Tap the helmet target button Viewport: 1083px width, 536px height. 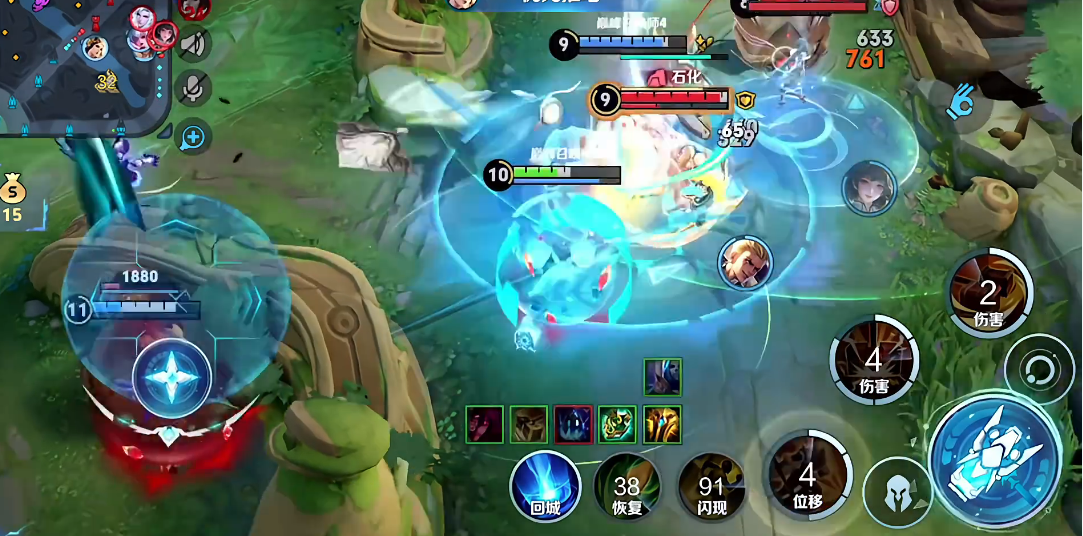(x=898, y=493)
